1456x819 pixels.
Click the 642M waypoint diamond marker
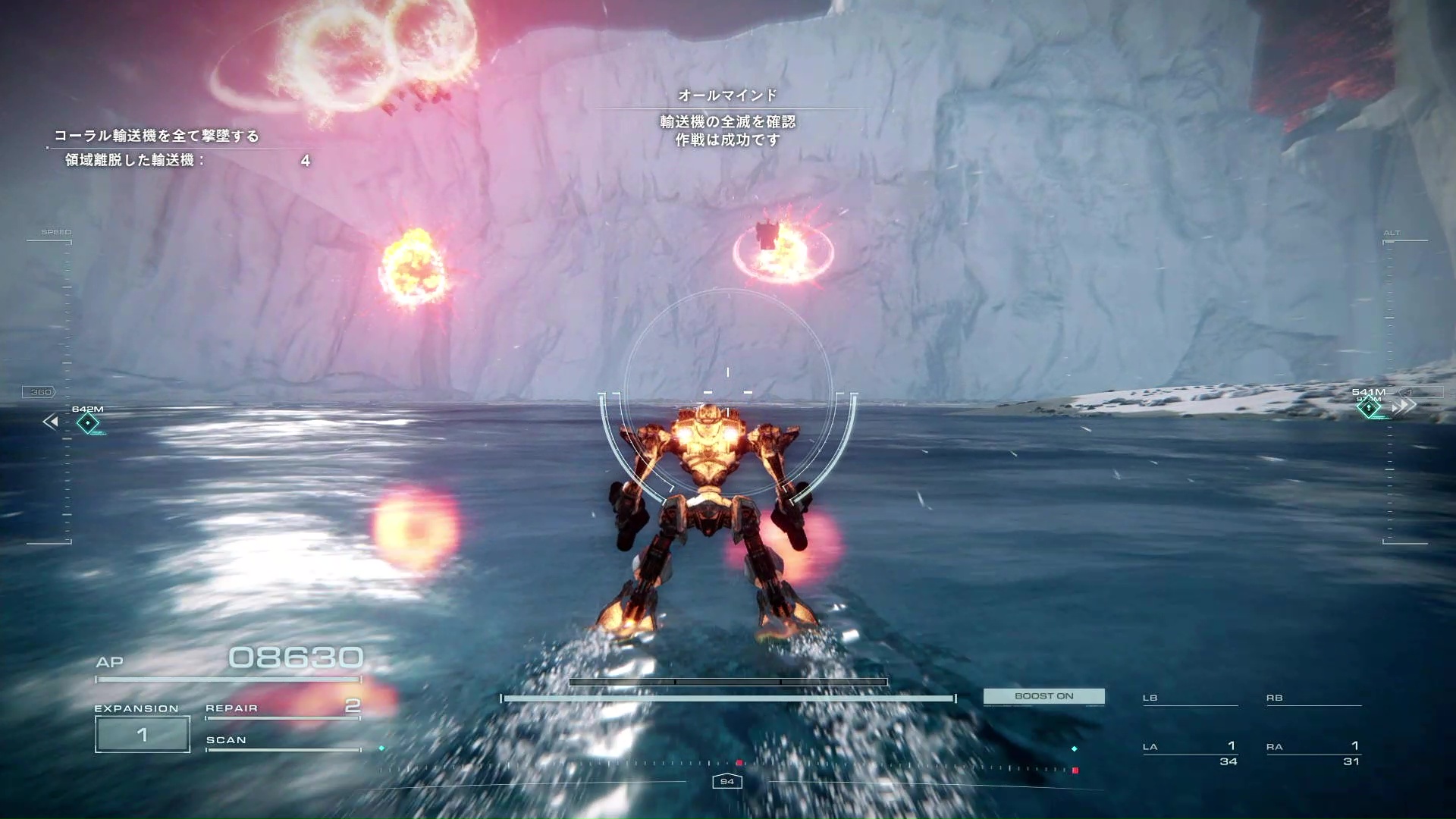click(88, 423)
